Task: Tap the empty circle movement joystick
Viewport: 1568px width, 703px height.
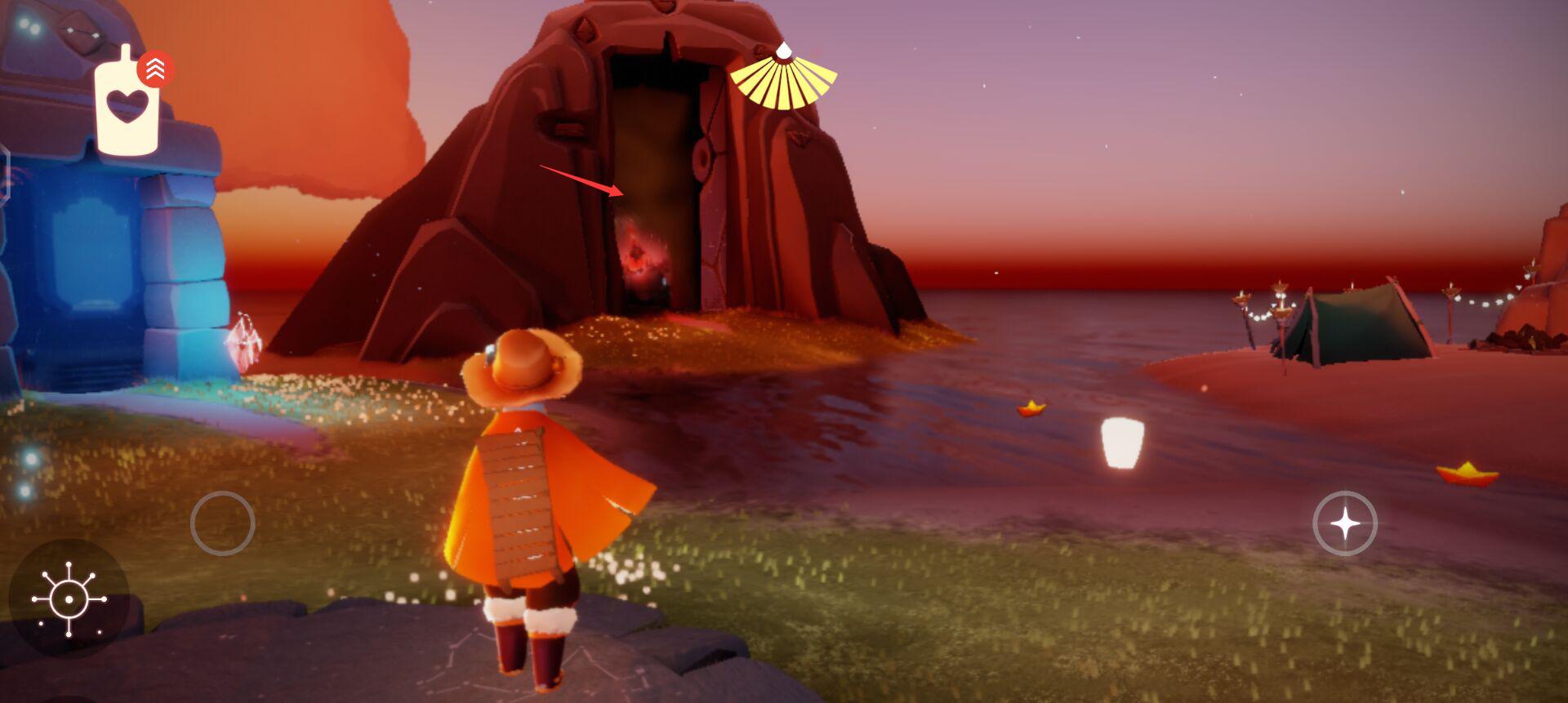Action: [222, 523]
